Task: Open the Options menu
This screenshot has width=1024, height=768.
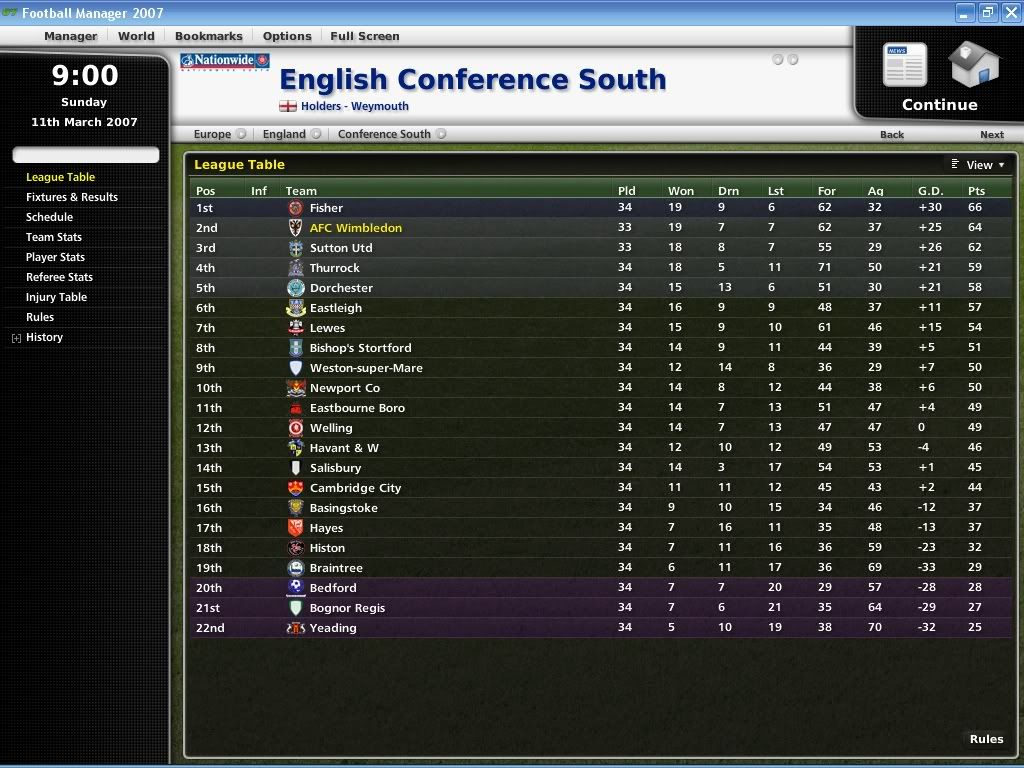Action: (287, 36)
